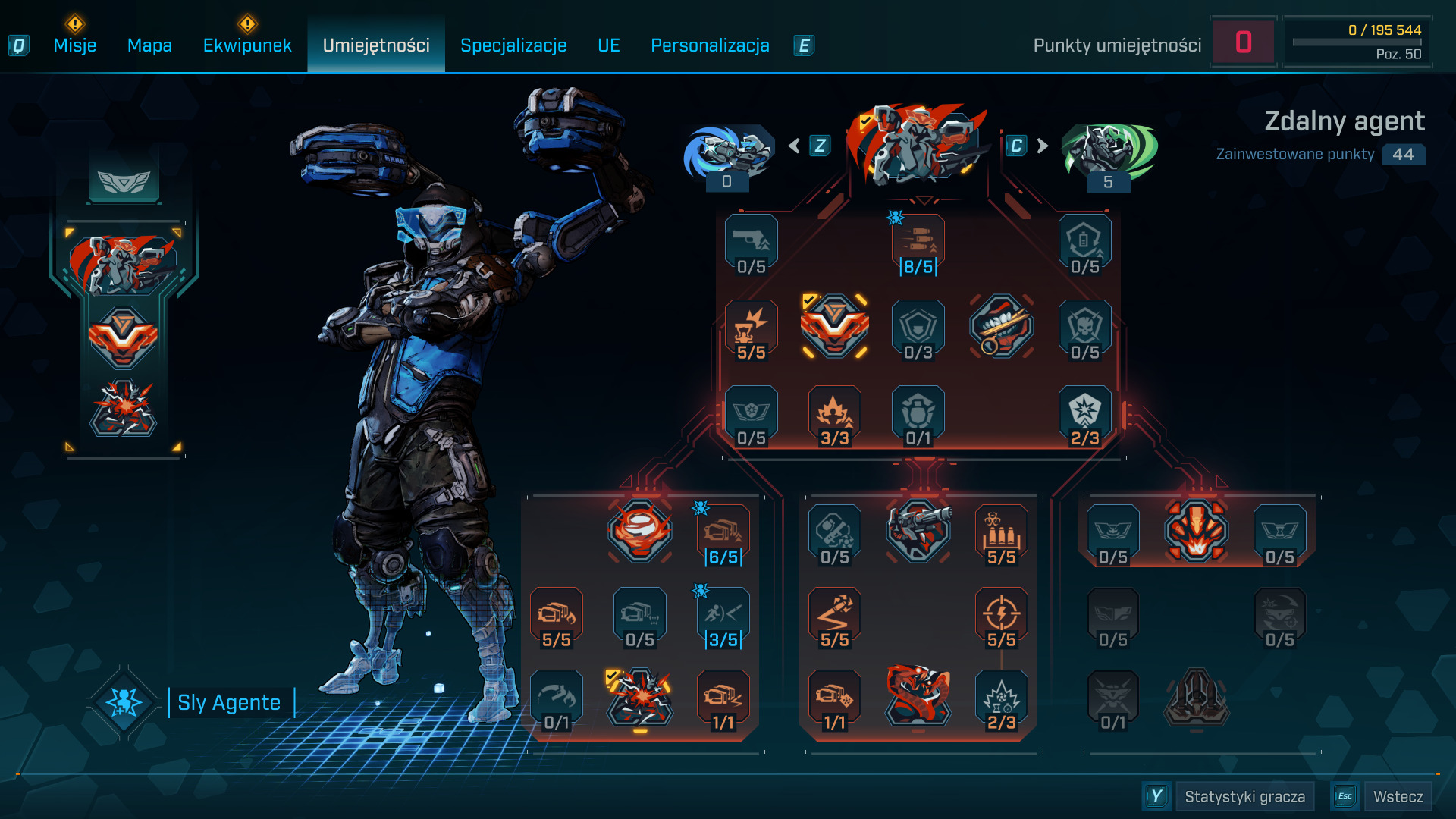1456x819 pixels.
Task: Open Statystyki gracza
Action: click(x=1244, y=796)
